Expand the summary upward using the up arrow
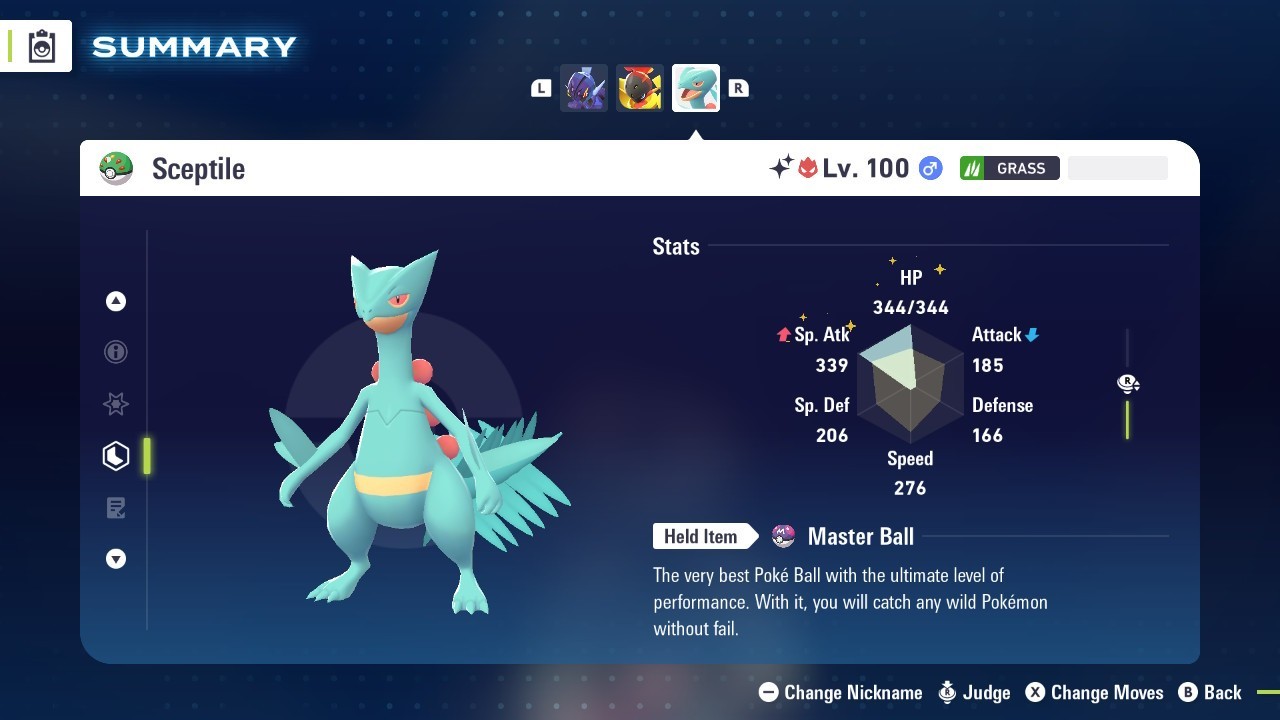Viewport: 1280px width, 720px height. [115, 300]
